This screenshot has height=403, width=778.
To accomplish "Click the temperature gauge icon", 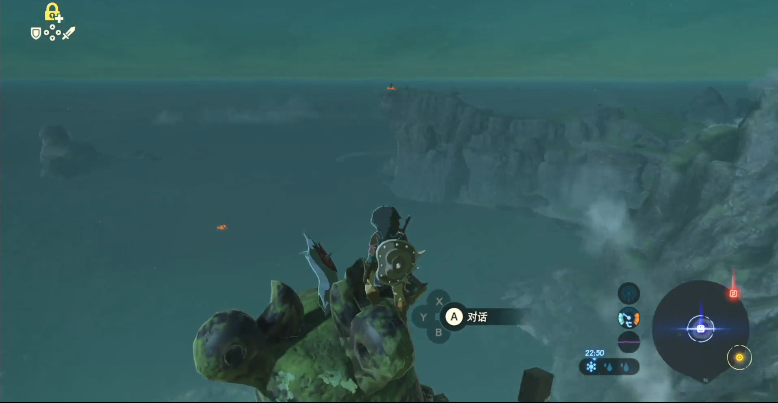I will (x=628, y=318).
